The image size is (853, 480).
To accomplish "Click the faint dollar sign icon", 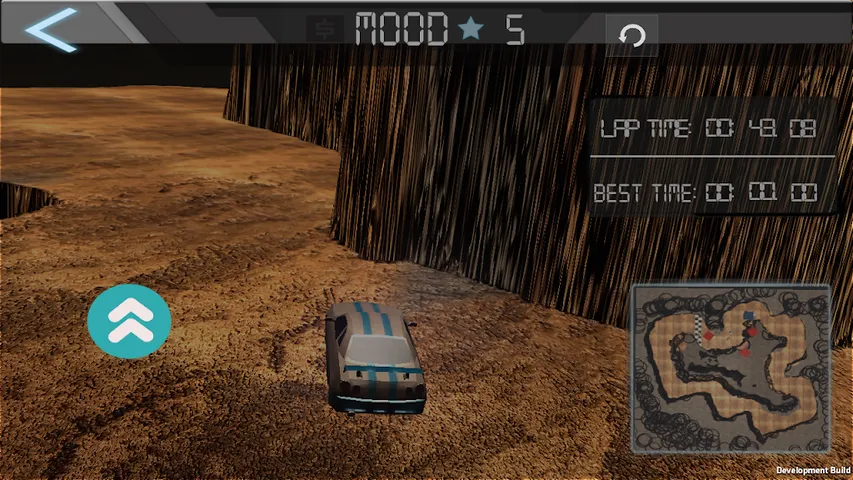I will coord(325,31).
